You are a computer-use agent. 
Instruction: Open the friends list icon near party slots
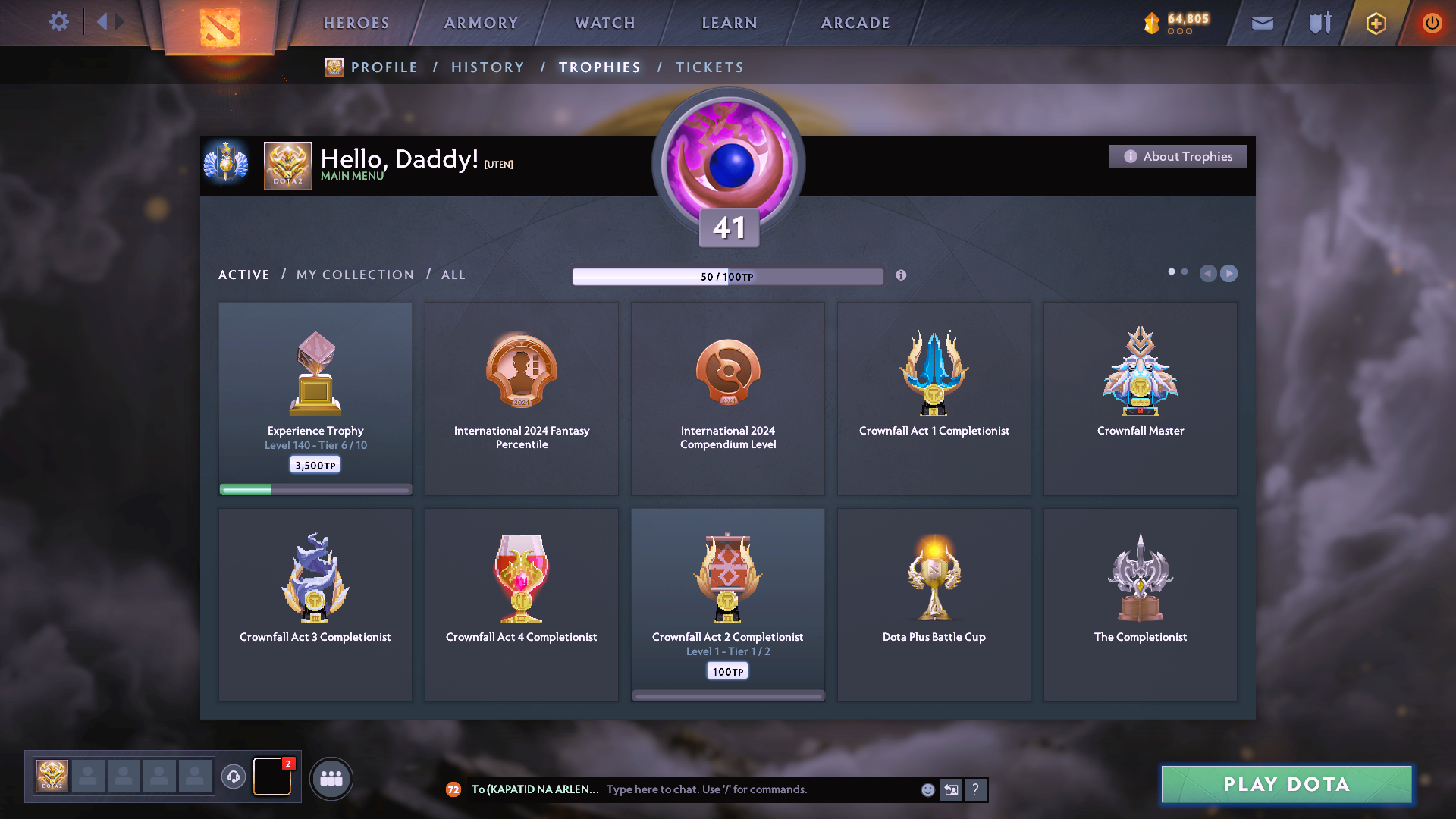331,777
